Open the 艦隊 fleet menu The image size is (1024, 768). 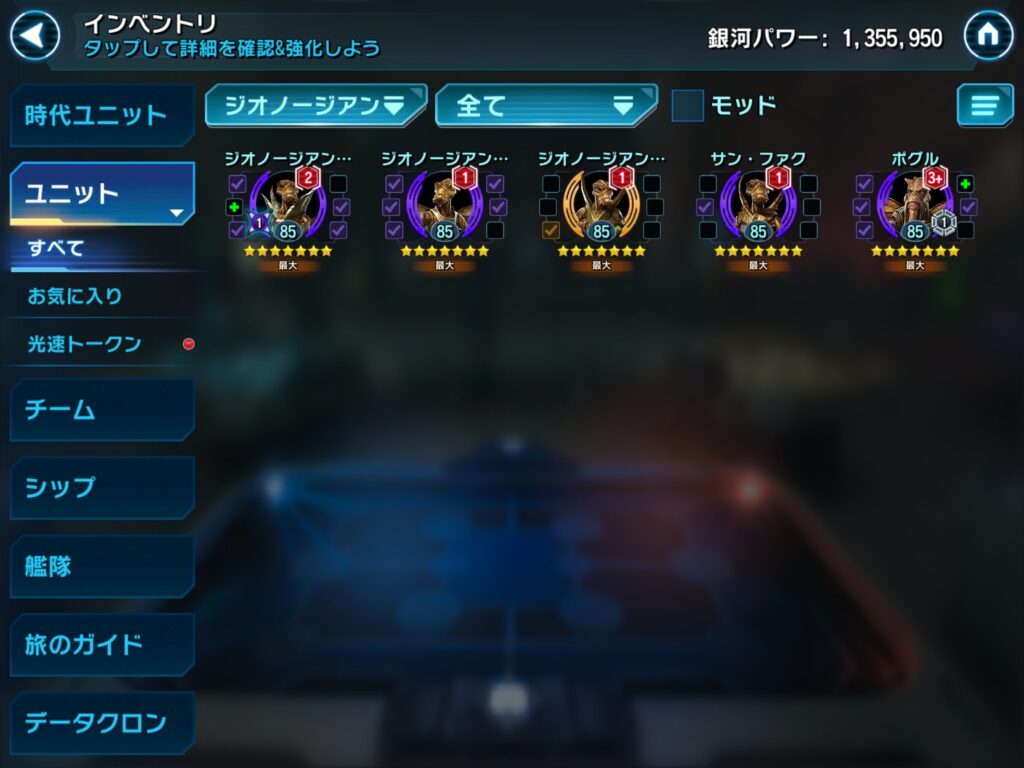pos(101,566)
